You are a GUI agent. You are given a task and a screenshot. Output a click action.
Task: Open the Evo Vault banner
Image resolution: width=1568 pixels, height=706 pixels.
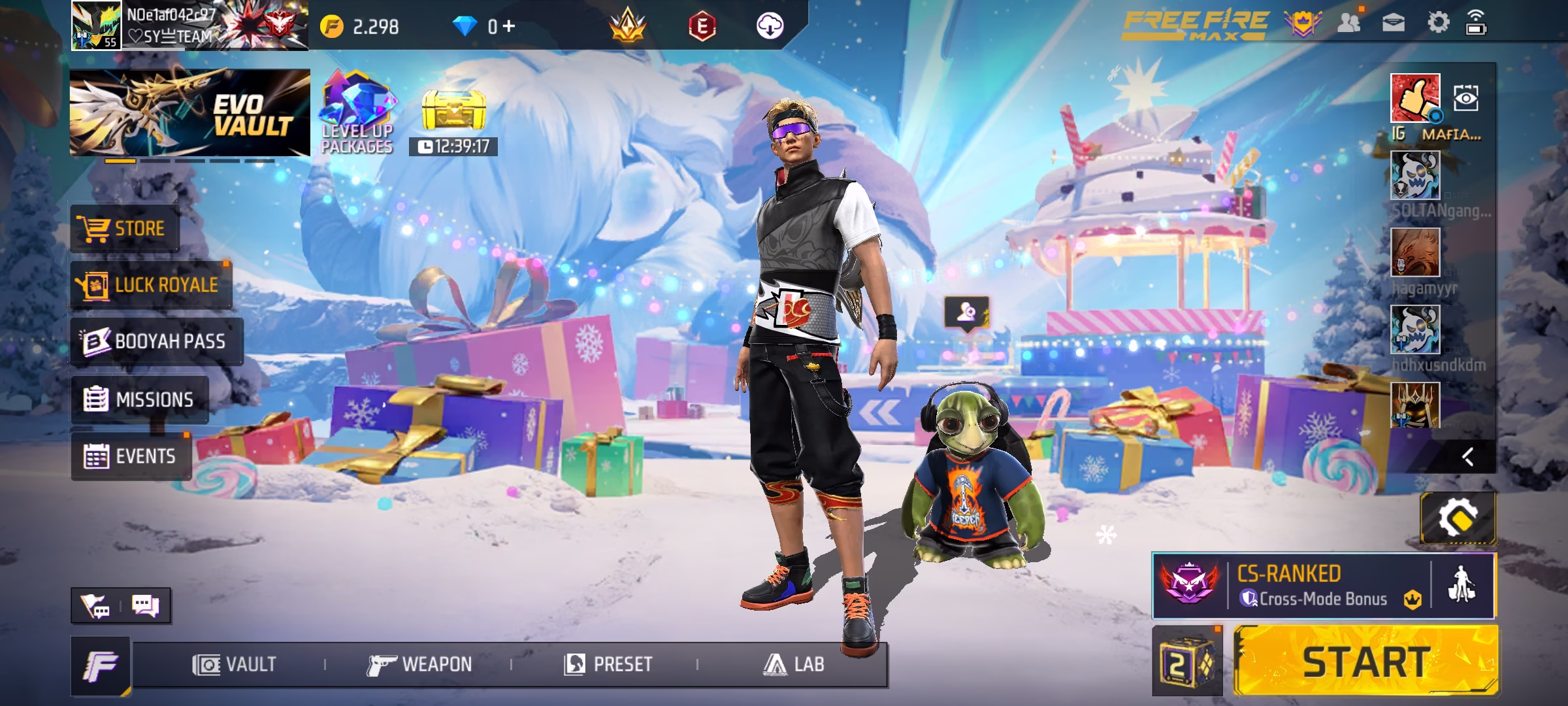coord(189,112)
